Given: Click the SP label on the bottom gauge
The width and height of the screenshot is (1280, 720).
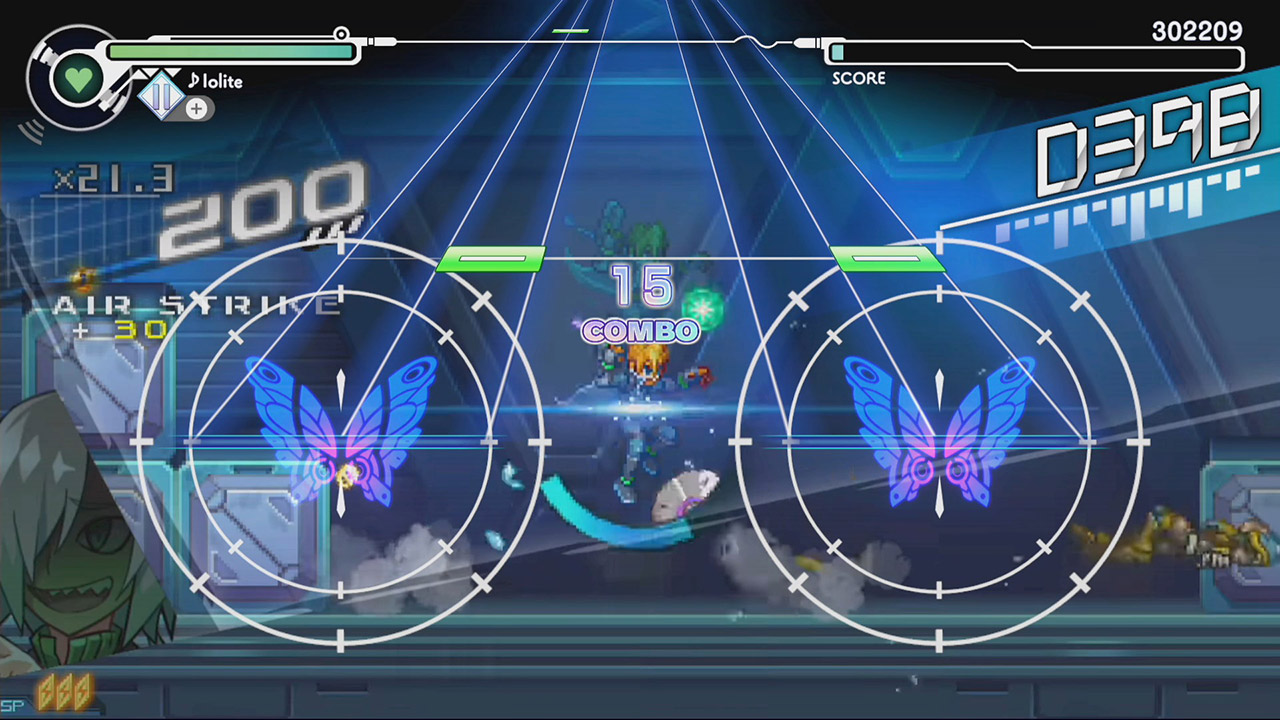Looking at the screenshot, I should point(12,705).
